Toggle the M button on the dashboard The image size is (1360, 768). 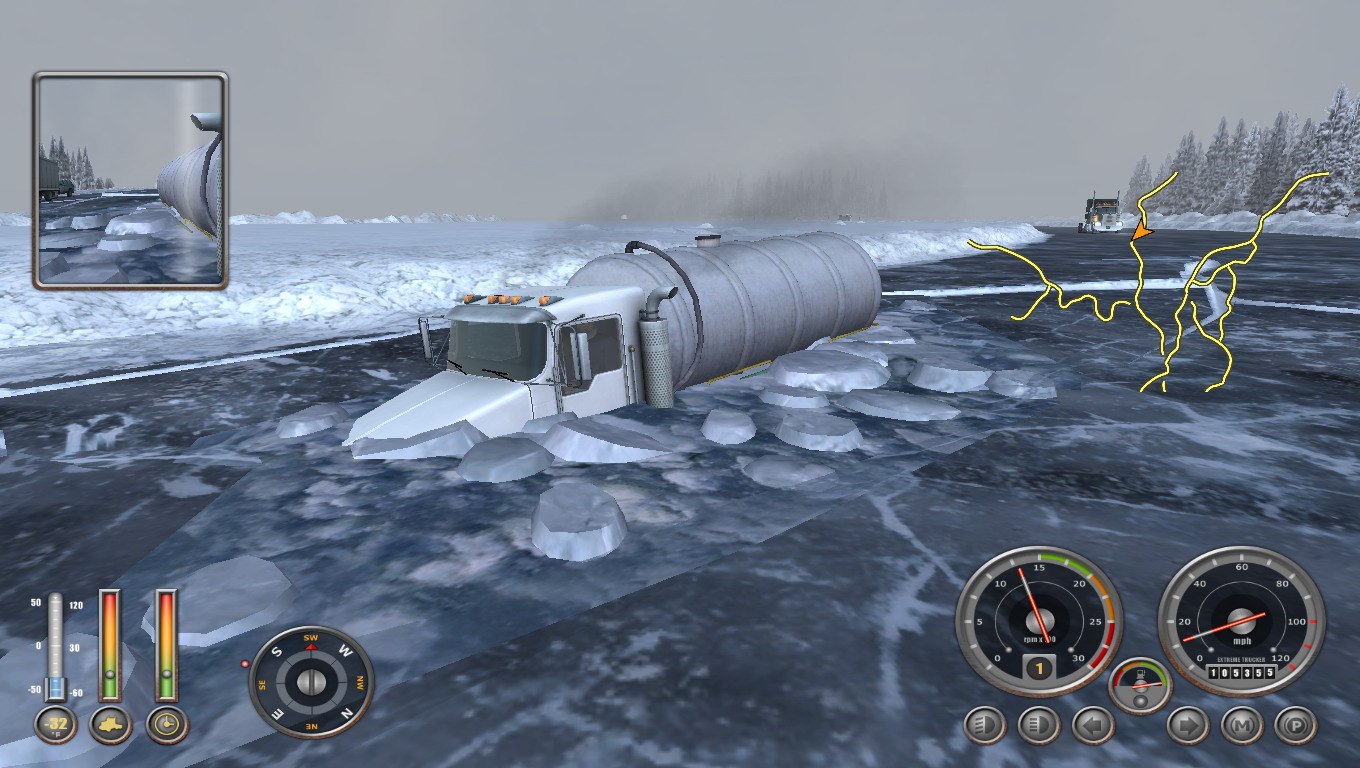point(1242,725)
